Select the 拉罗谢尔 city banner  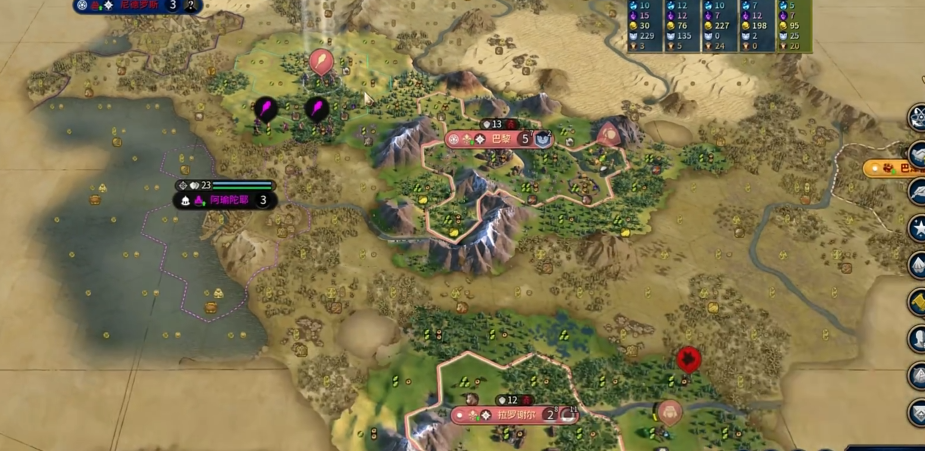click(x=515, y=414)
